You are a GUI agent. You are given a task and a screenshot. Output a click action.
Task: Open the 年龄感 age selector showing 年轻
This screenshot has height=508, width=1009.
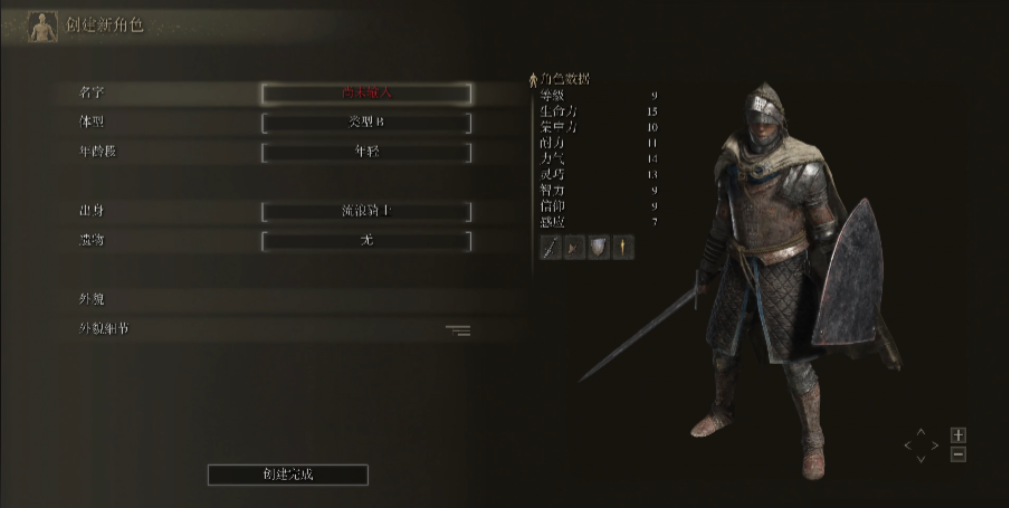coord(366,152)
